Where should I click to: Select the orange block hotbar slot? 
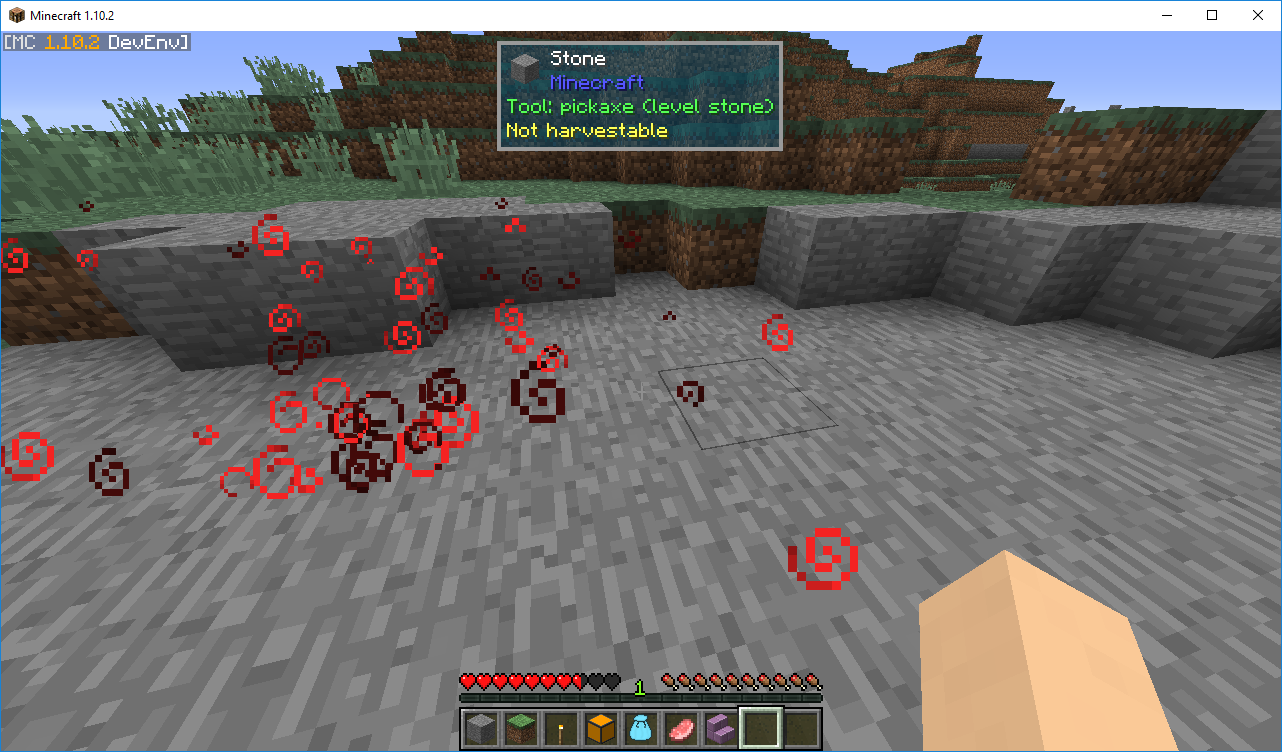pos(601,728)
